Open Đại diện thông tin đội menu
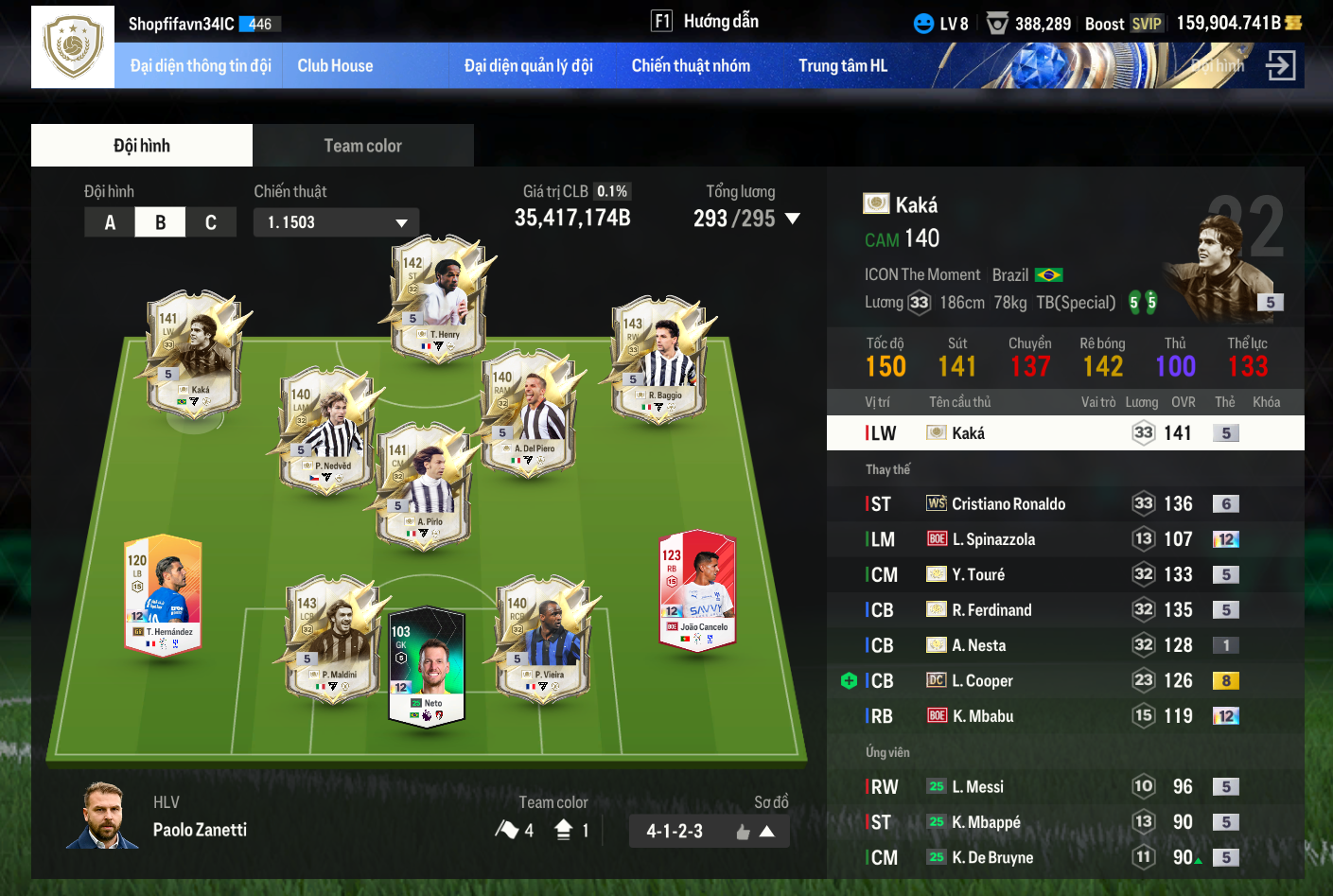Screen dimensions: 1333x896 [200, 66]
